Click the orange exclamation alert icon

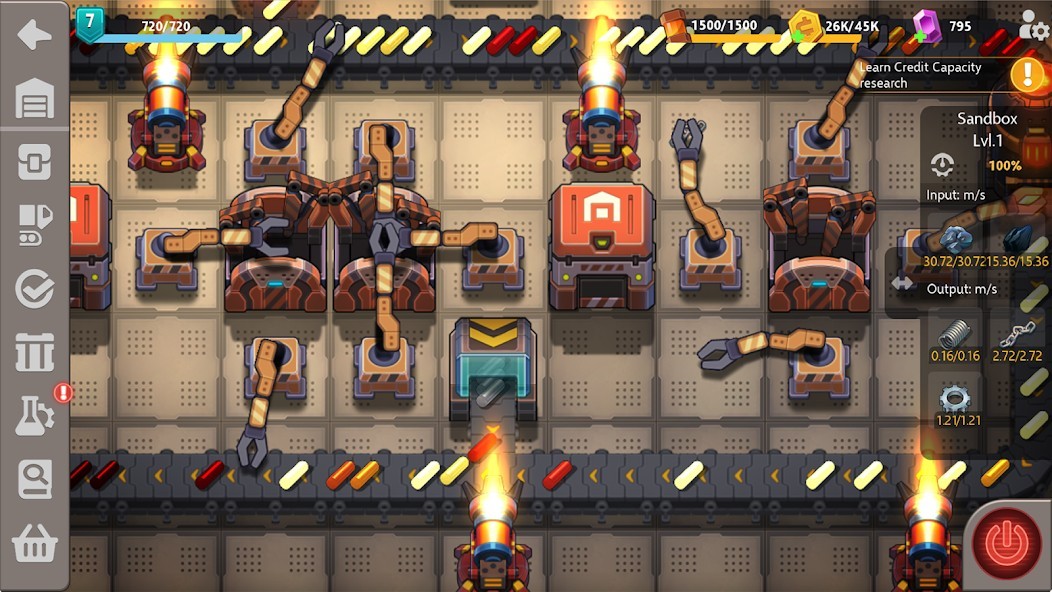point(1027,74)
